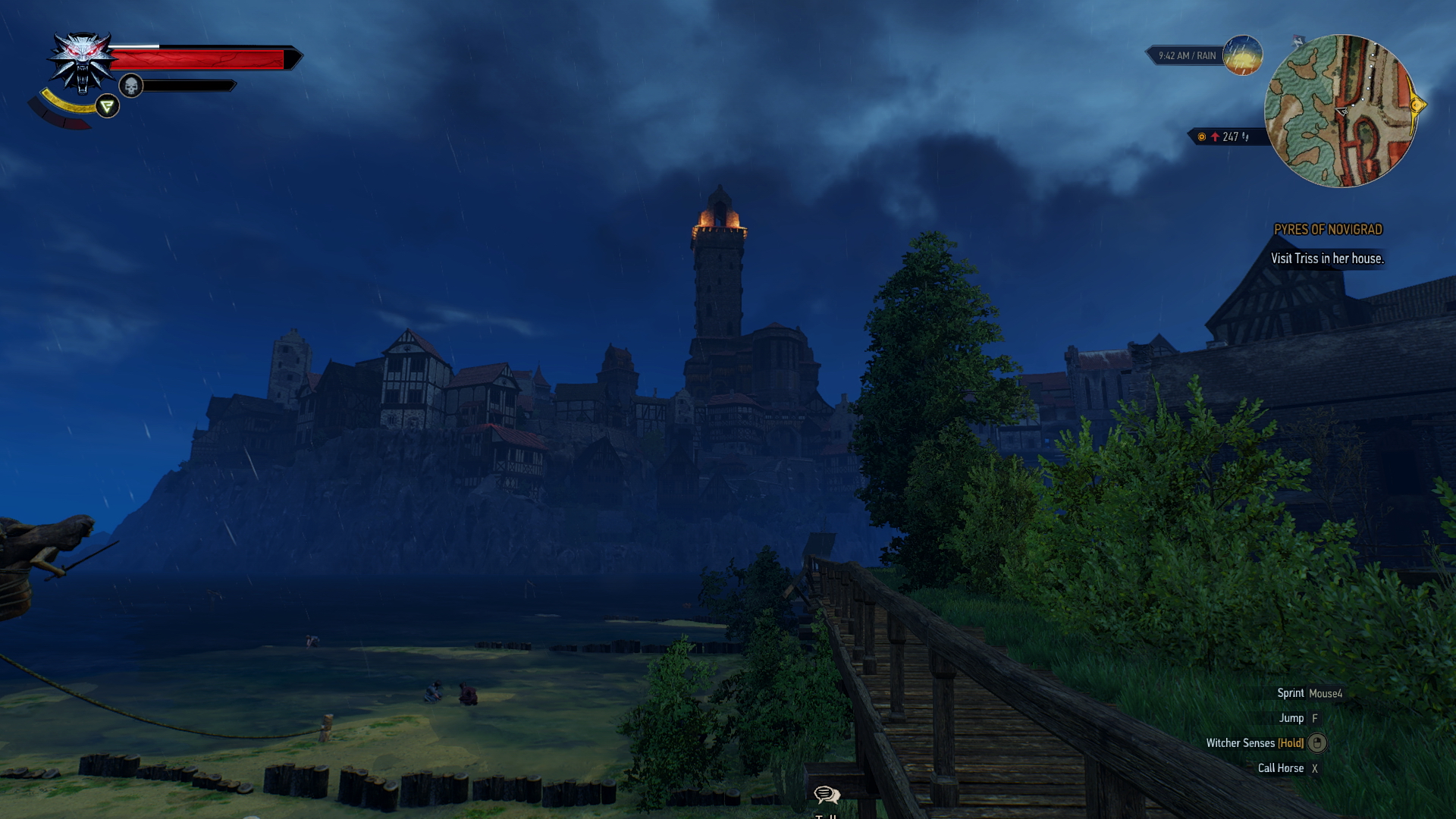This screenshot has width=1456, height=819.
Task: Open the Pyres of Novigrad quest tracker
Action: point(1328,230)
